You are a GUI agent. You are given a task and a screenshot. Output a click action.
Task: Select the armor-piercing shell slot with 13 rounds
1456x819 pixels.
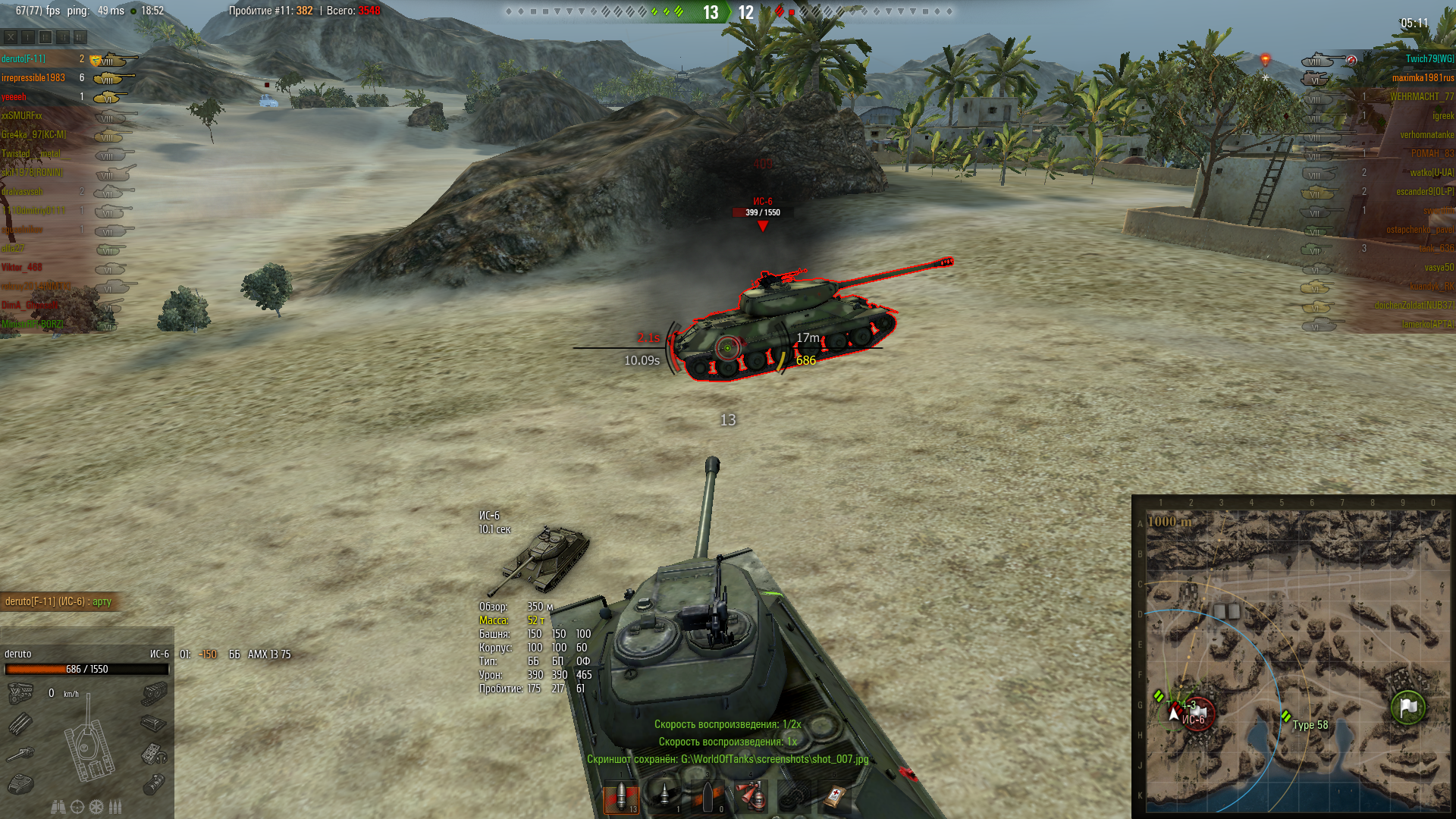(x=621, y=798)
